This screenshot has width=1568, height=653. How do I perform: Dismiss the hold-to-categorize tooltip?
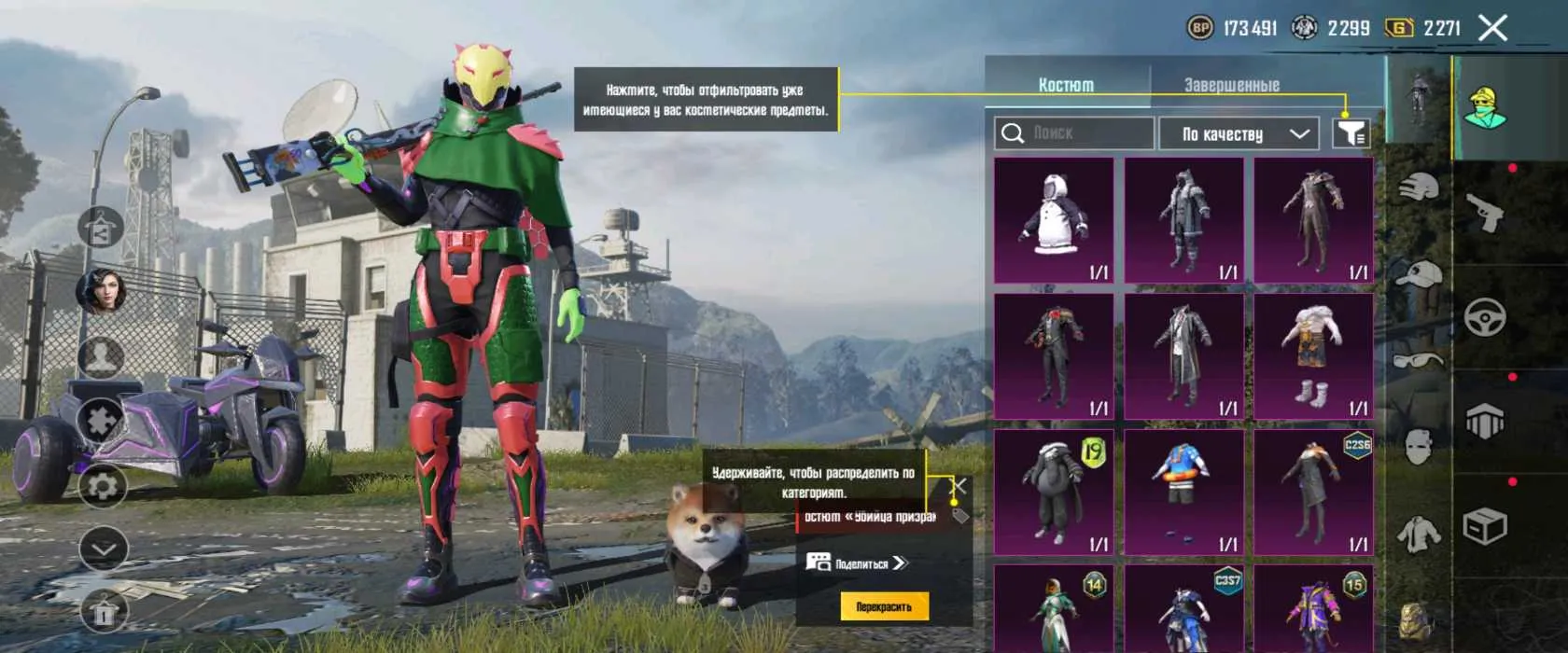(x=959, y=485)
